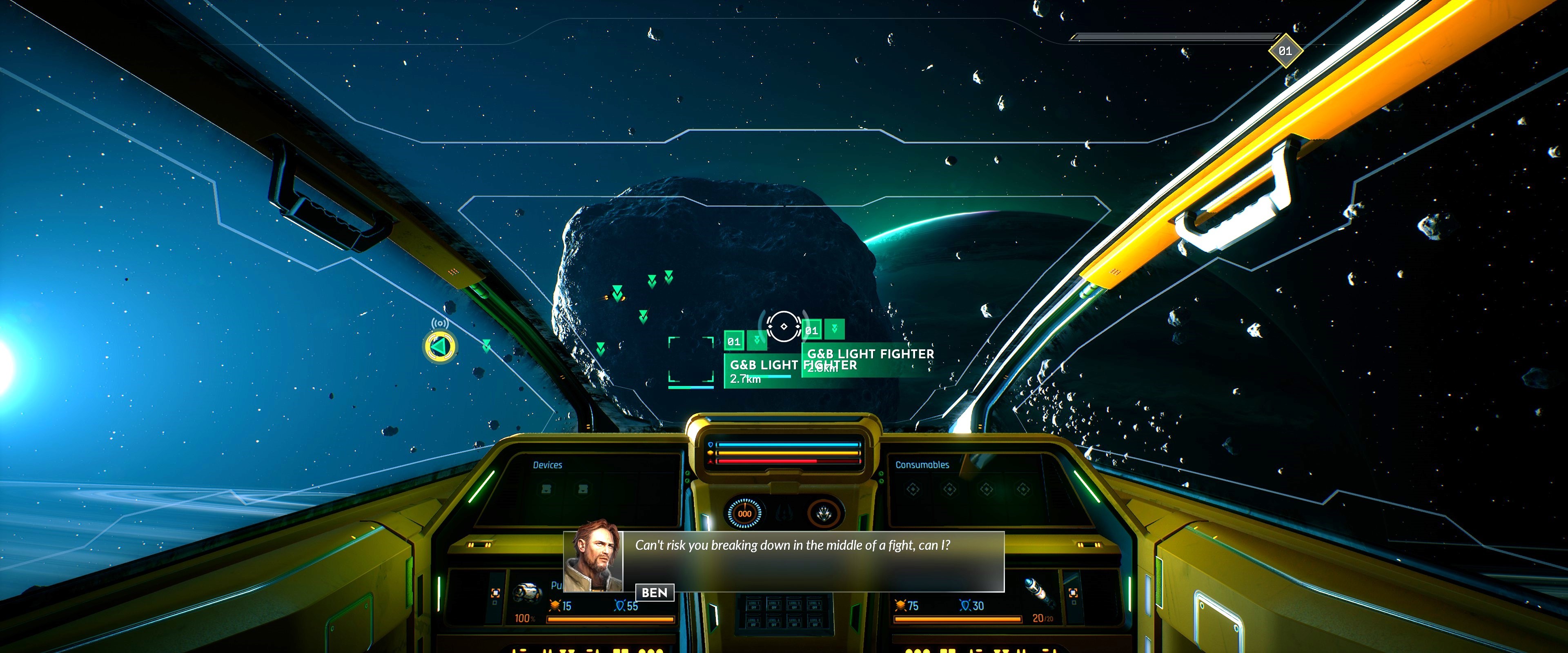Expand the first device slot's drop arrow
This screenshot has width=1568, height=653.
pyautogui.click(x=547, y=492)
